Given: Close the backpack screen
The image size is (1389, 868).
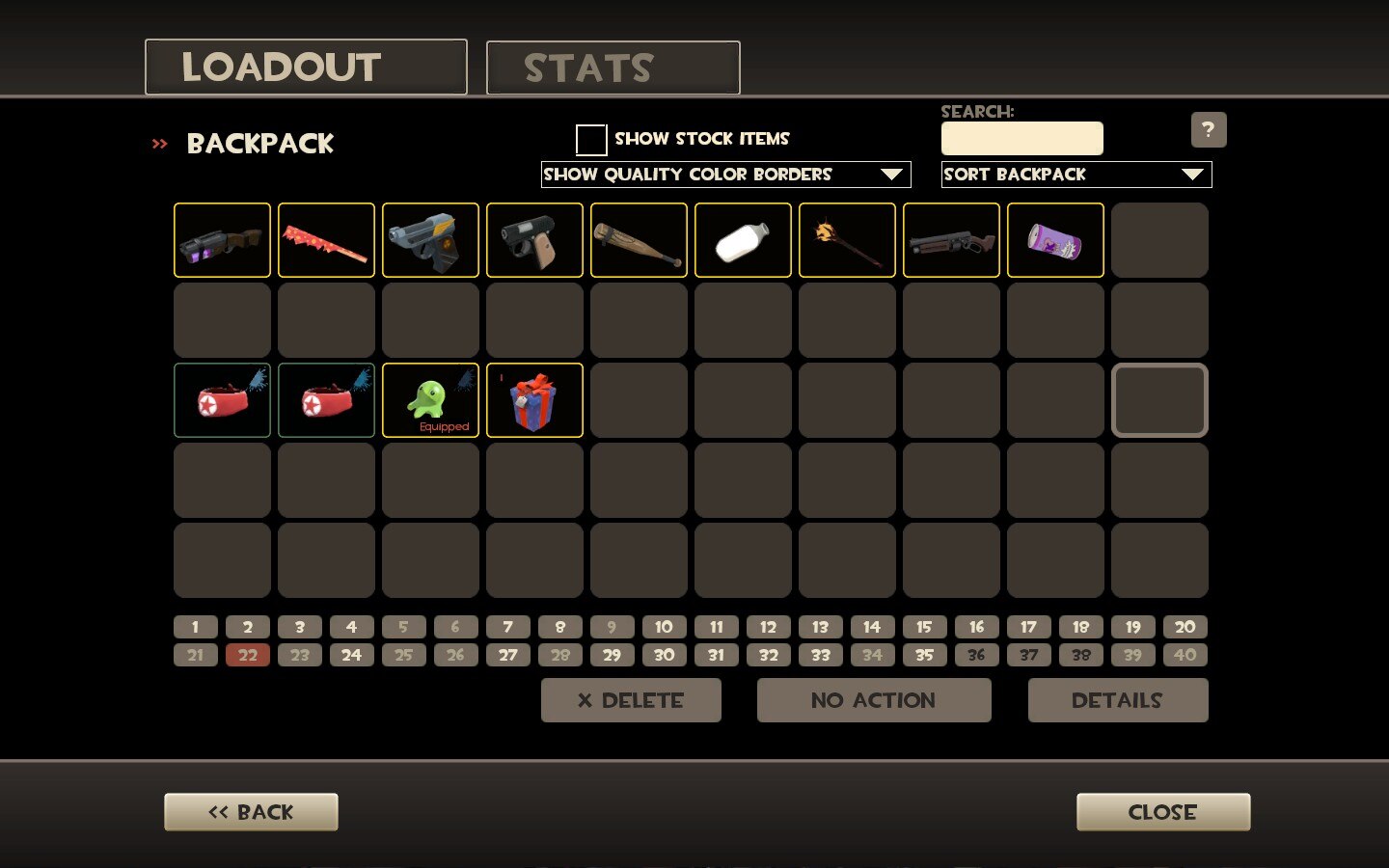Looking at the screenshot, I should 1162,812.
